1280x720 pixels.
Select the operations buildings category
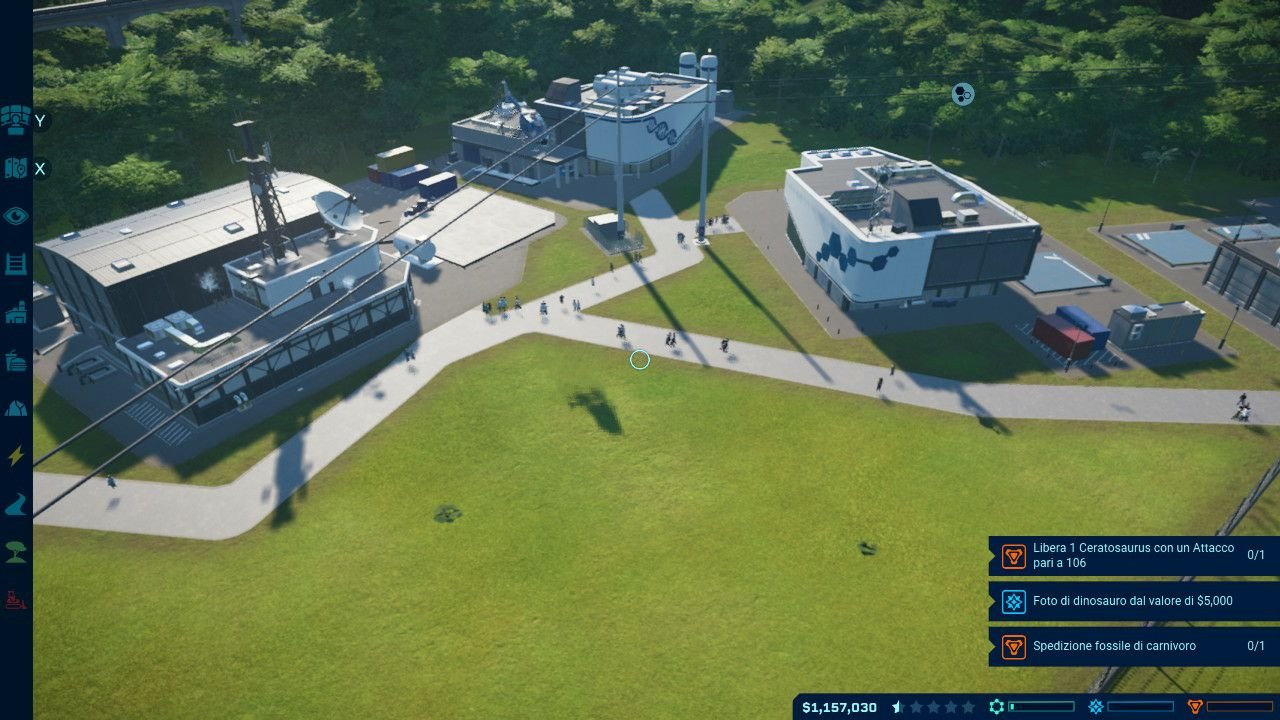click(x=15, y=313)
